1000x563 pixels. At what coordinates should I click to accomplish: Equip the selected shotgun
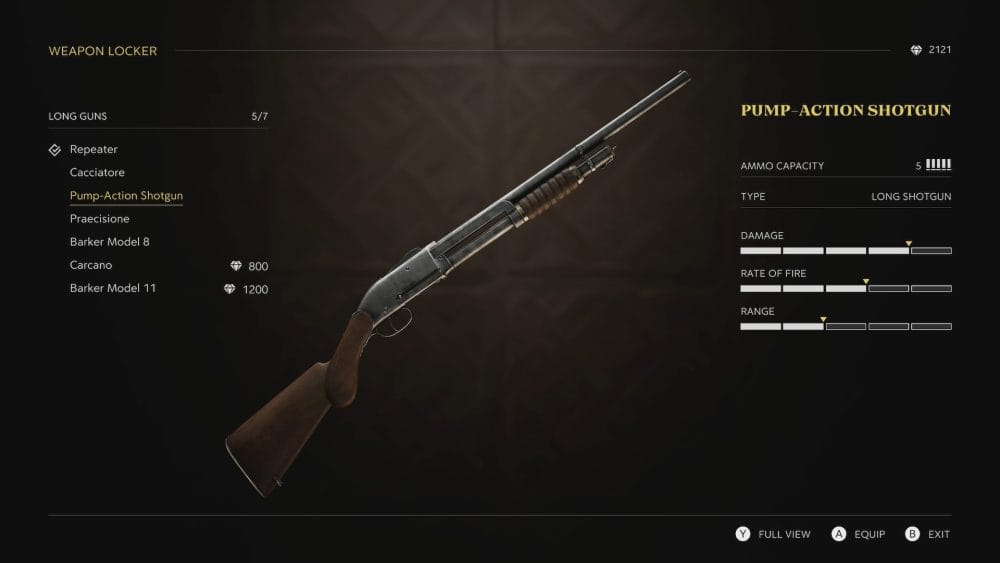point(859,535)
